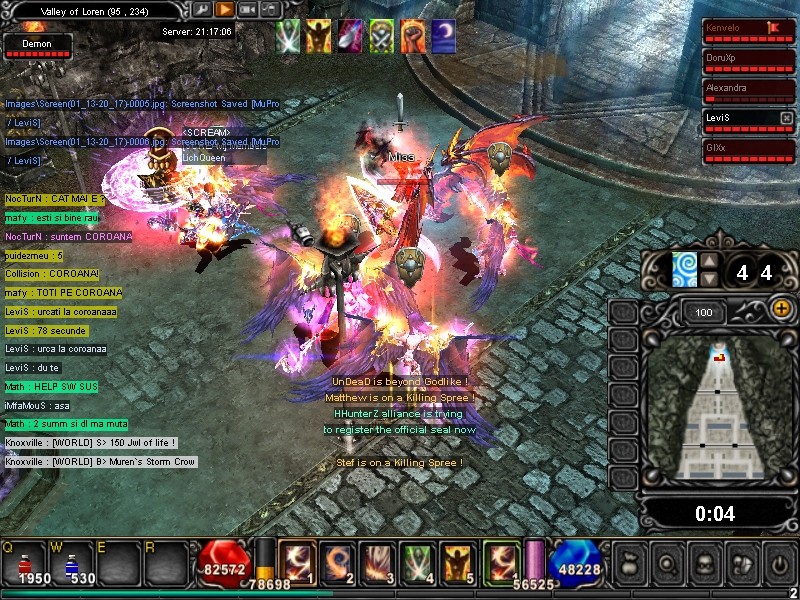Click the mouse icon button in top bar
The height and width of the screenshot is (600, 800).
pos(270,9)
